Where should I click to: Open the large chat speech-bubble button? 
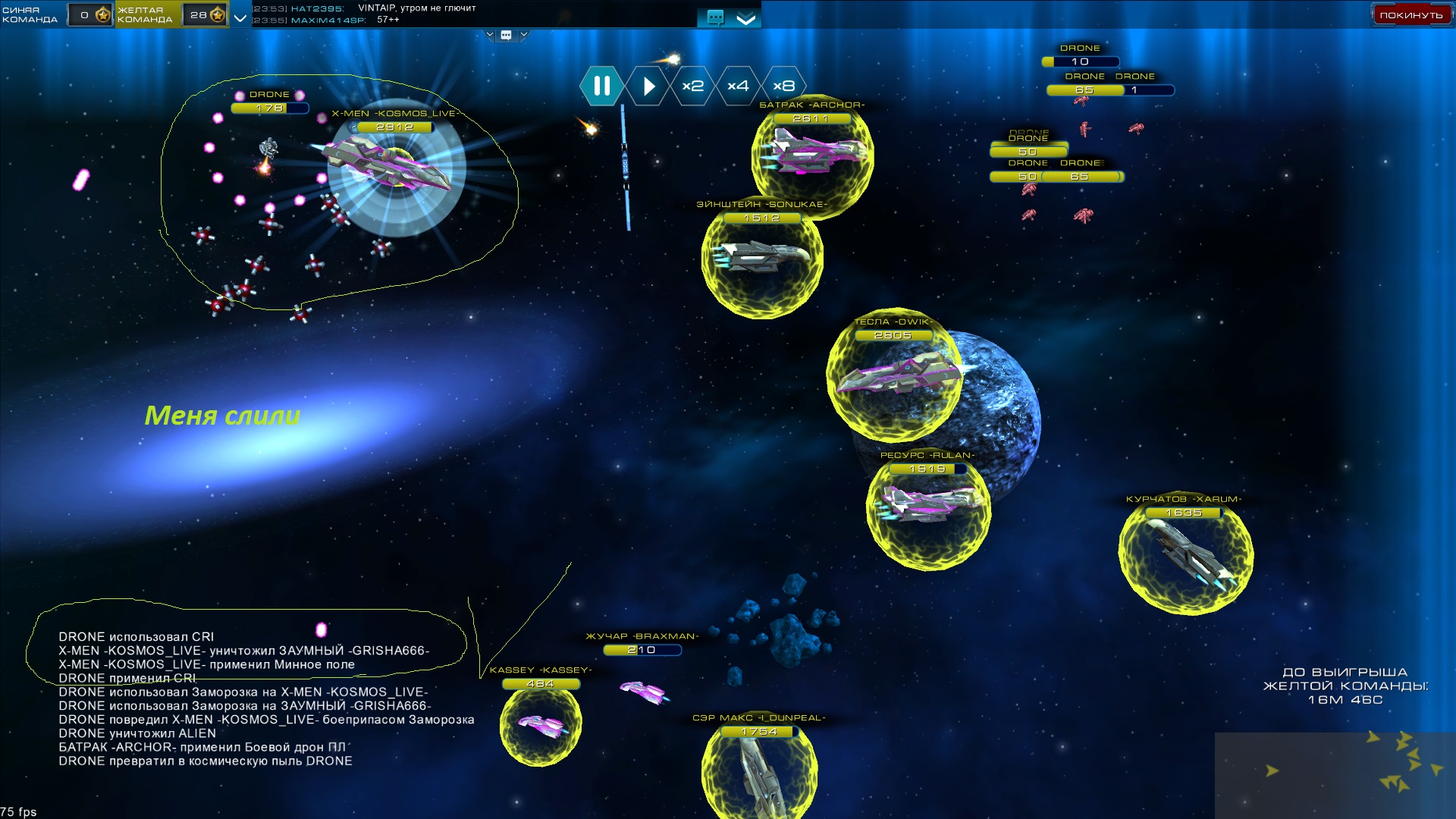715,17
